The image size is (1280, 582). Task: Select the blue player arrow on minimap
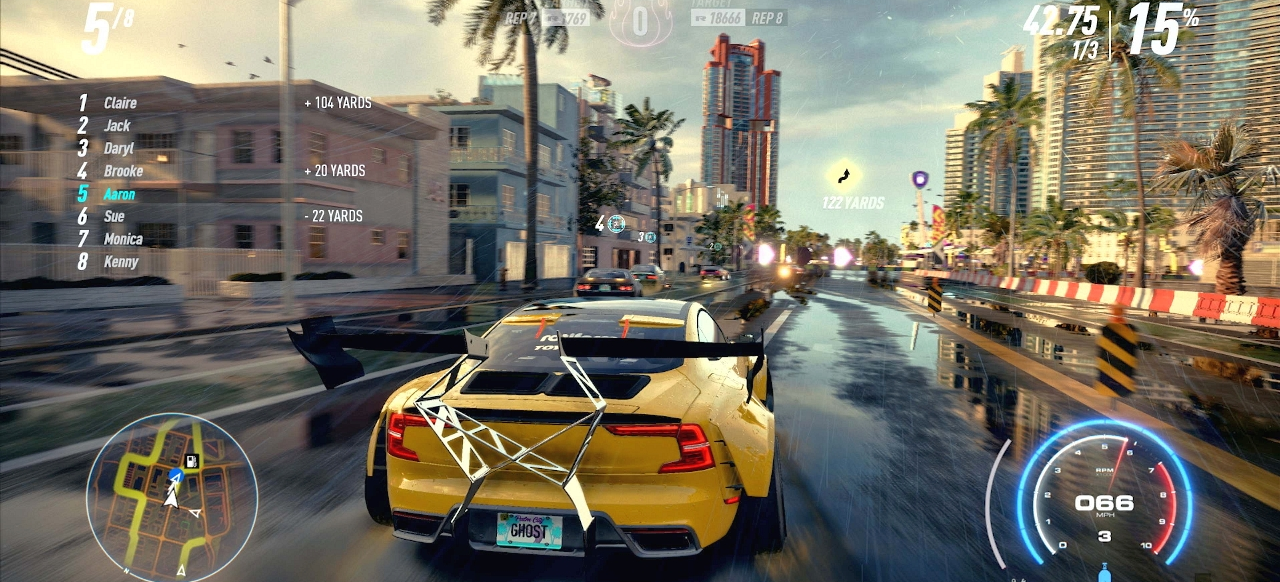click(x=176, y=474)
